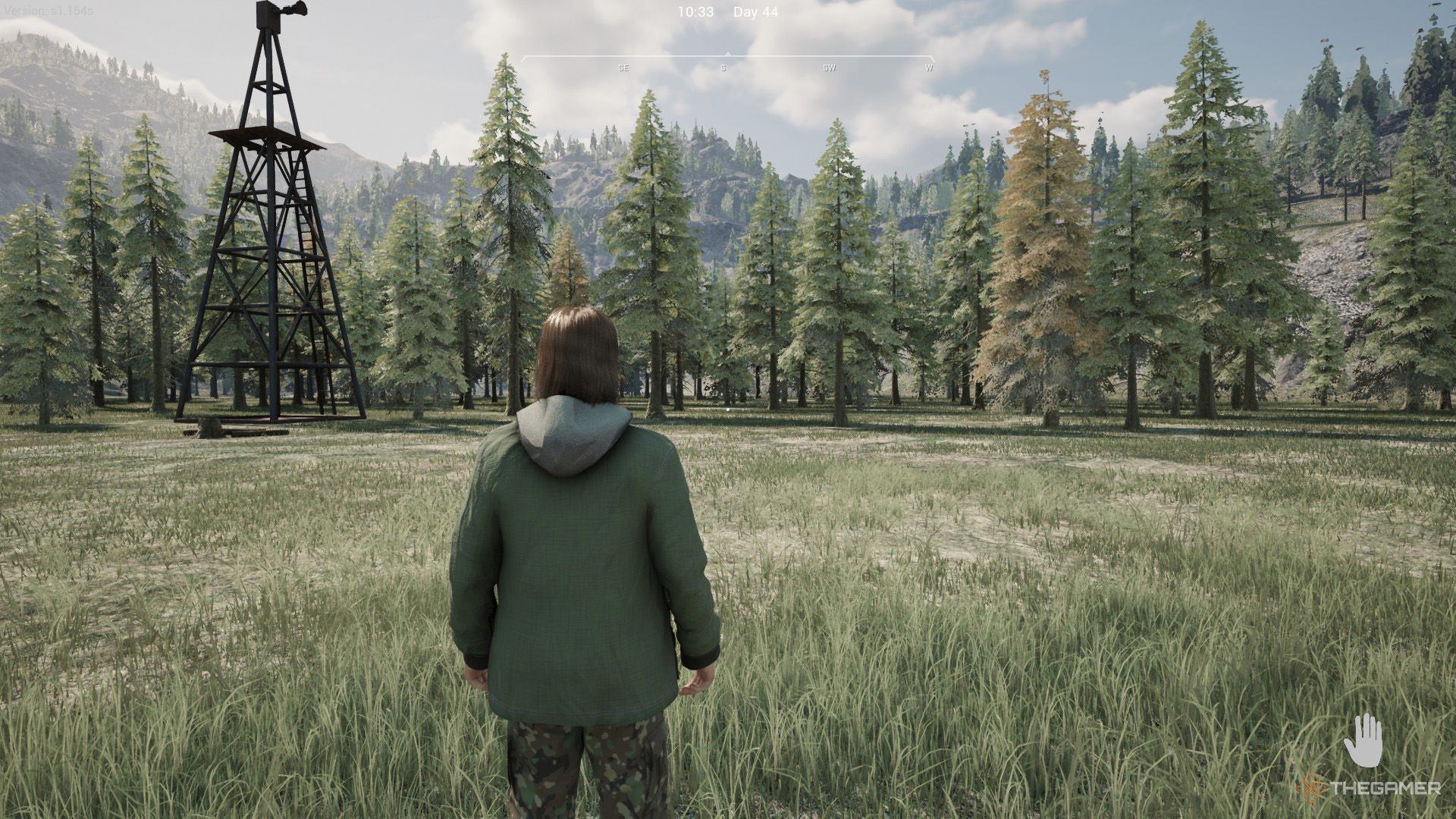Click the S marker on the compass

pyautogui.click(x=723, y=67)
